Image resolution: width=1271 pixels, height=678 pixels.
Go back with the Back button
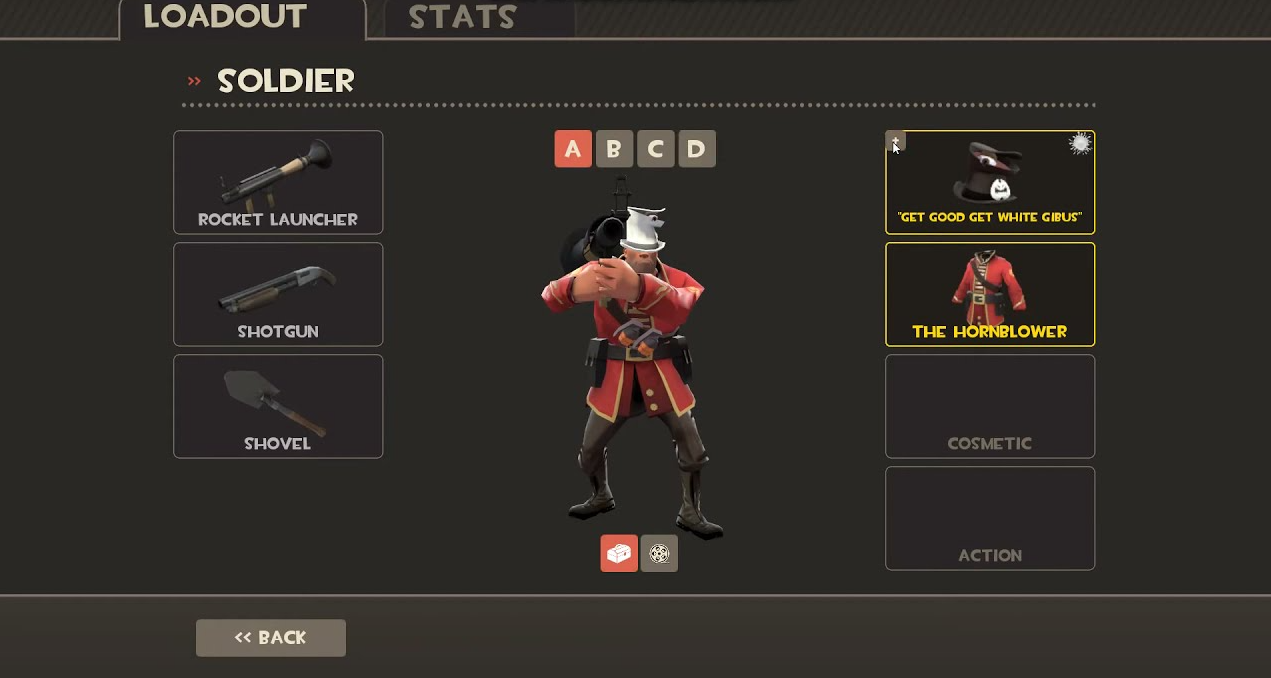pos(271,638)
